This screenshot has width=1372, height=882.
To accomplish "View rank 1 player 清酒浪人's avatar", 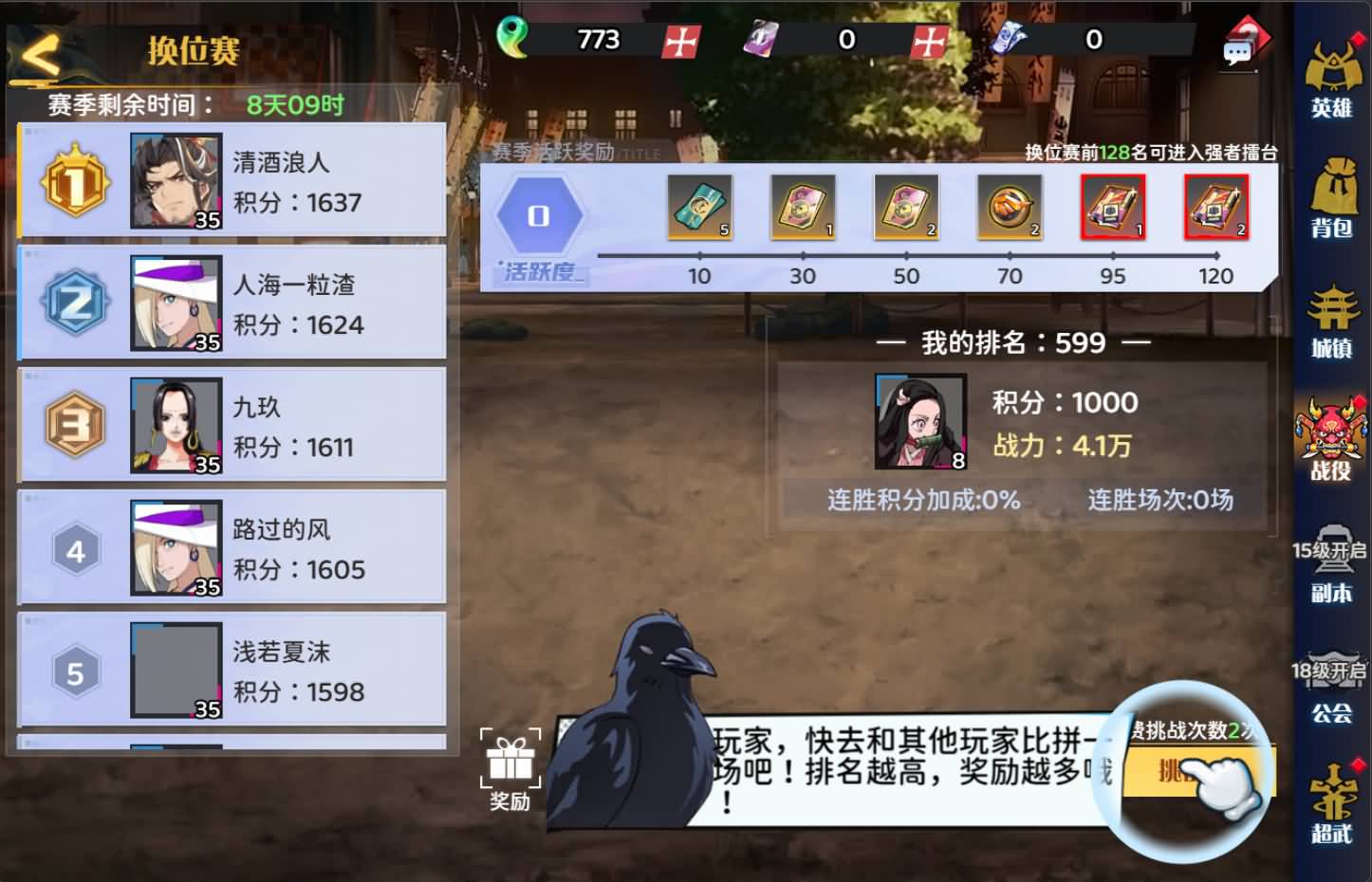I will click(176, 180).
